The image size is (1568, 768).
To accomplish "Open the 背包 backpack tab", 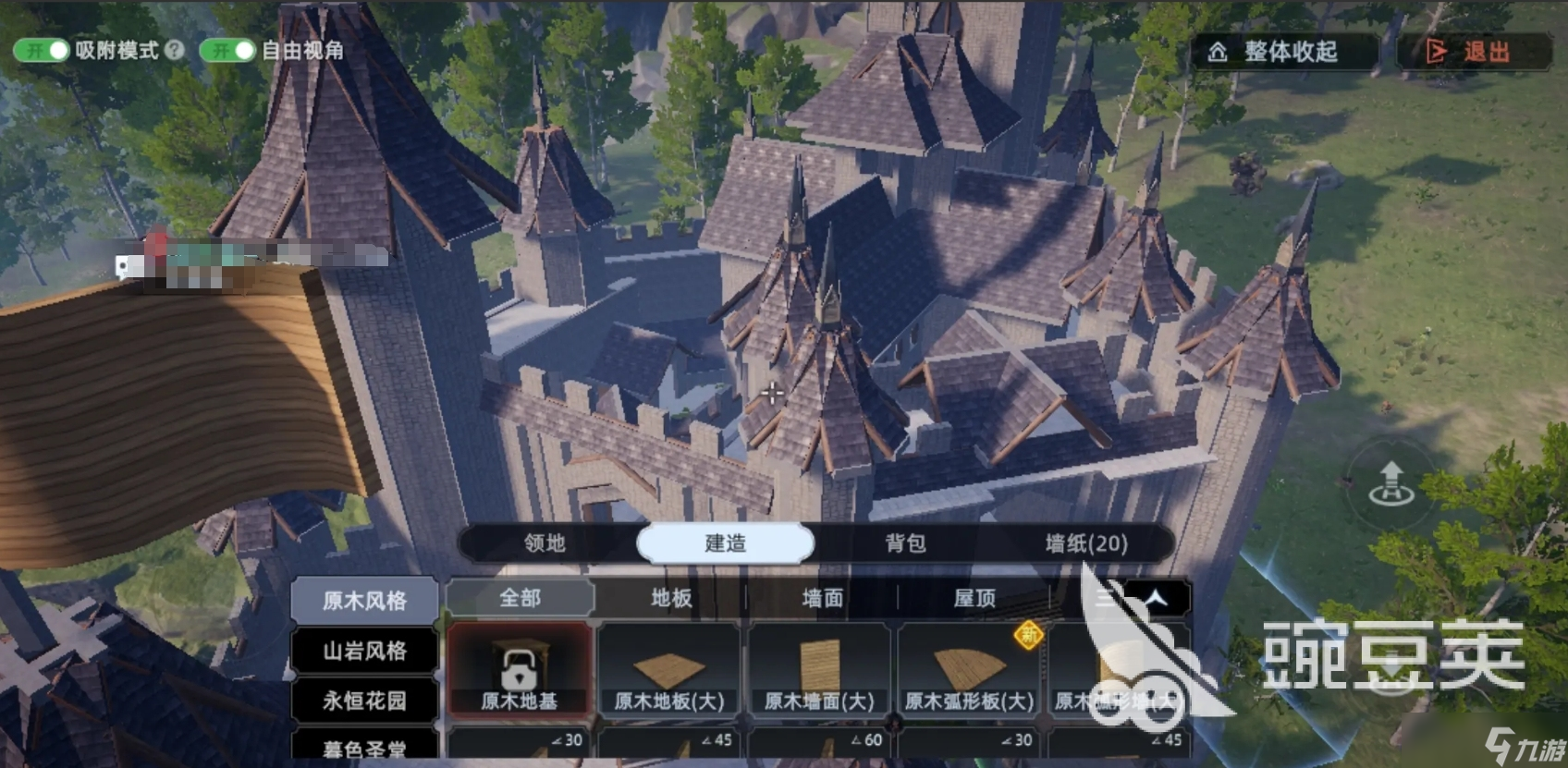I will pos(905,543).
